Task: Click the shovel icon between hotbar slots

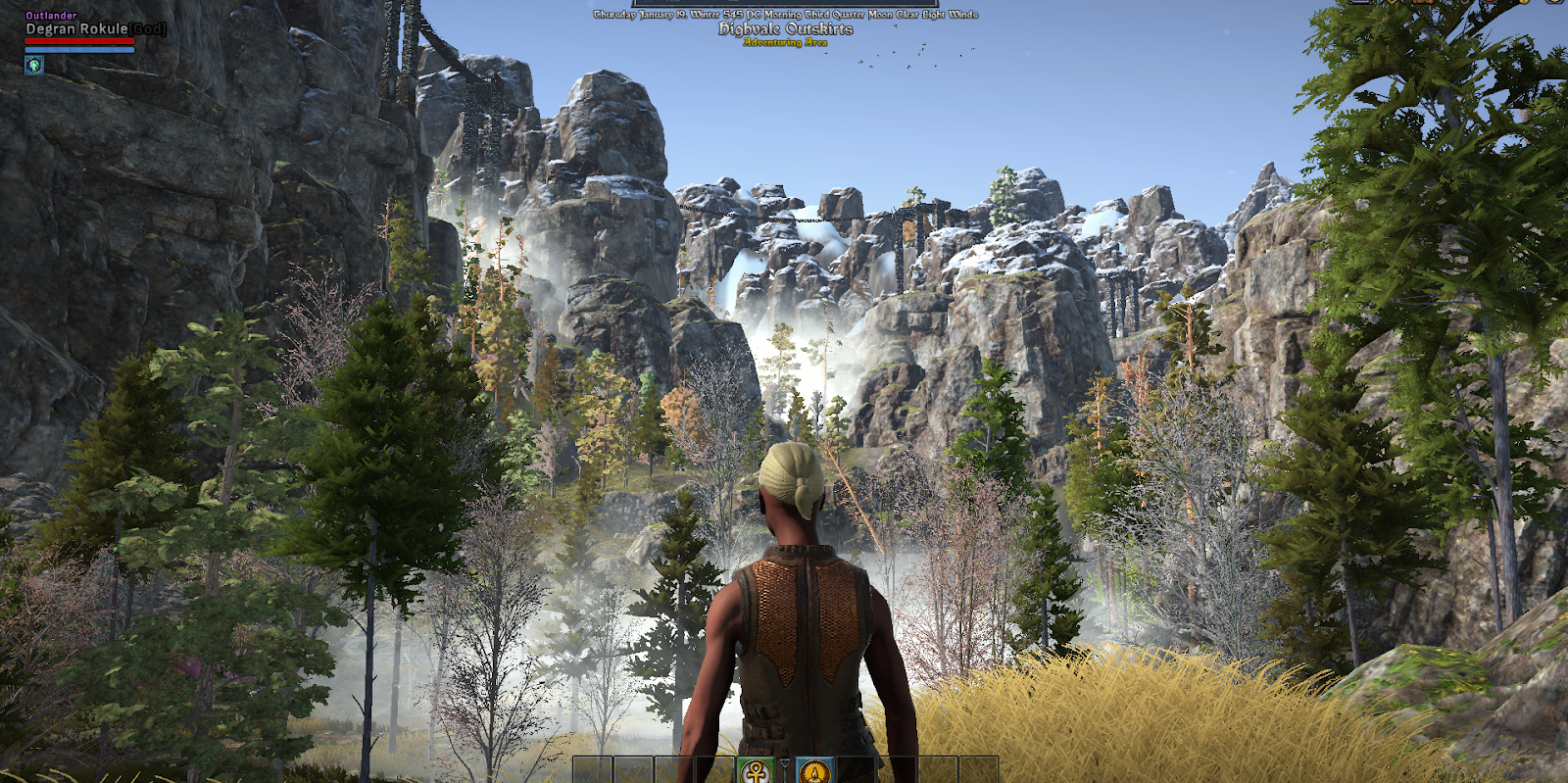Action: (785, 768)
